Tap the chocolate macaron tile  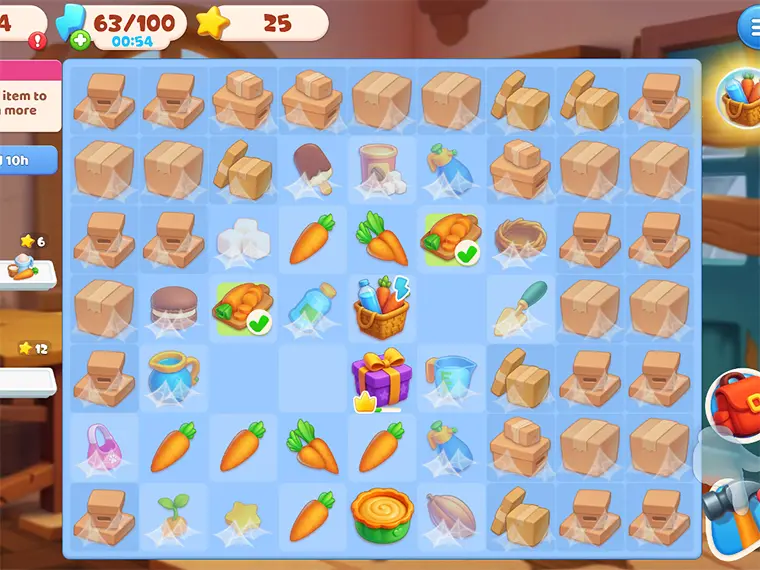coord(173,307)
